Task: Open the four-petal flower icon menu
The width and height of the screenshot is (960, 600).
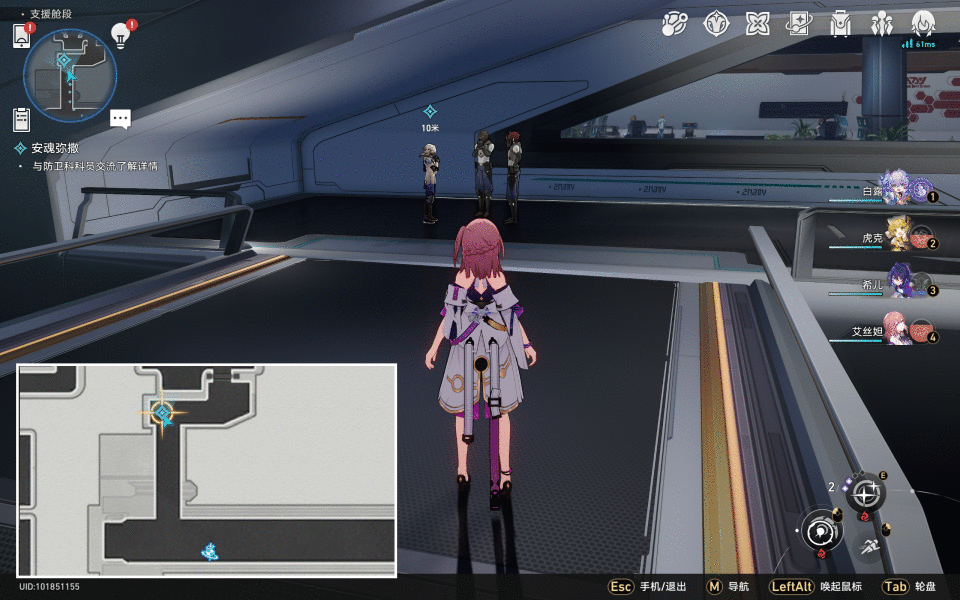Action: [756, 23]
